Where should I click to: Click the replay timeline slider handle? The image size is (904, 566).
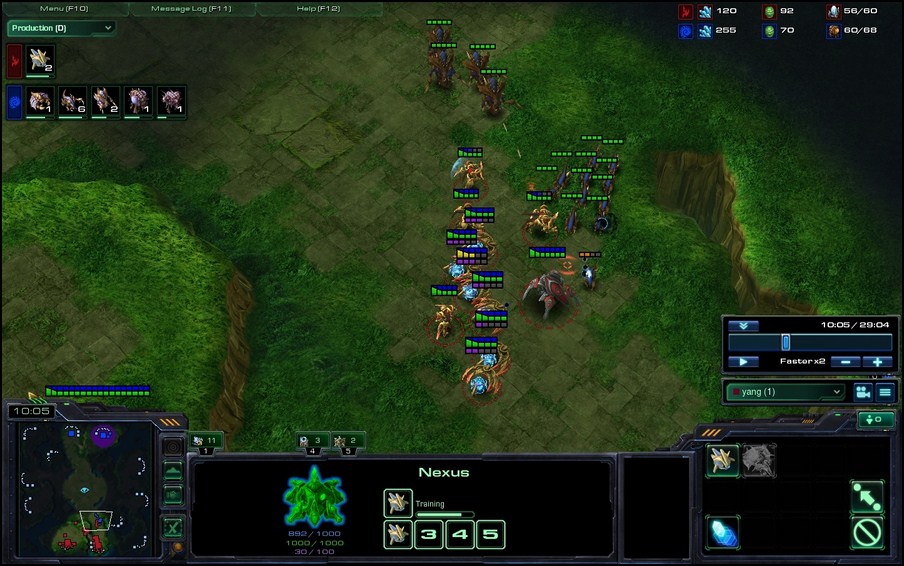pyautogui.click(x=786, y=342)
